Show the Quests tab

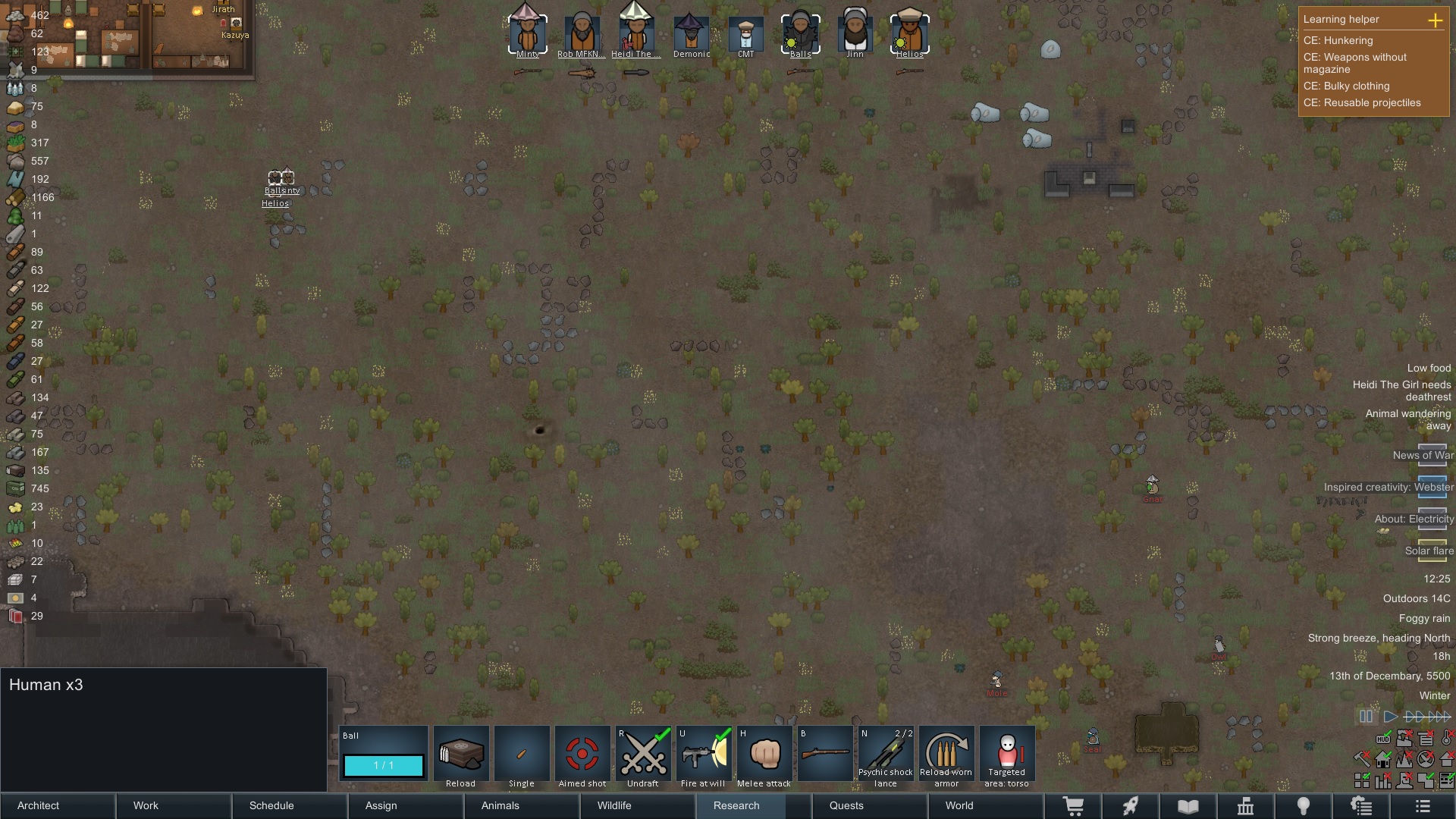[x=868, y=805]
